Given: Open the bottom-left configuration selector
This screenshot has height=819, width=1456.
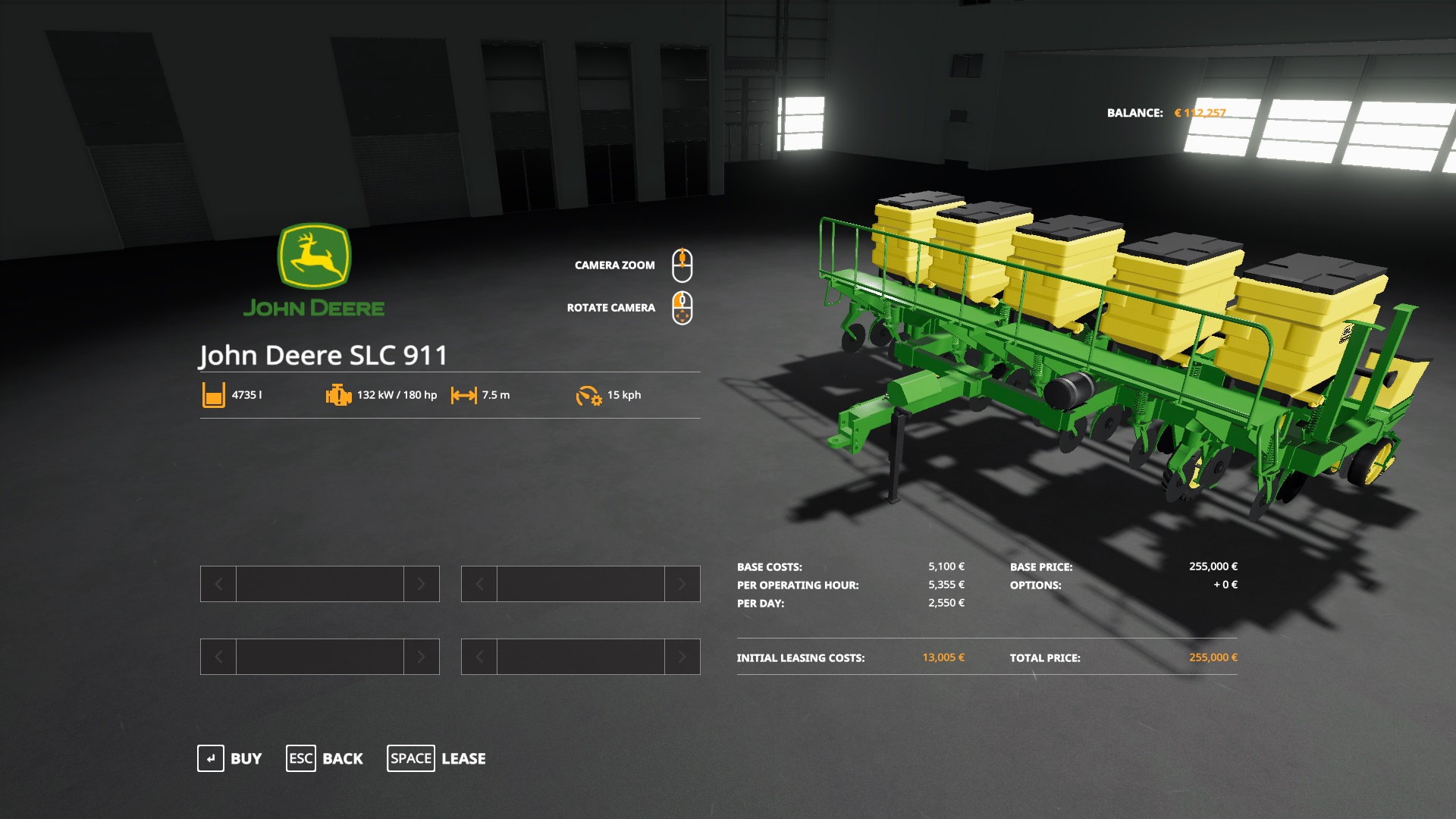Looking at the screenshot, I should click(318, 657).
